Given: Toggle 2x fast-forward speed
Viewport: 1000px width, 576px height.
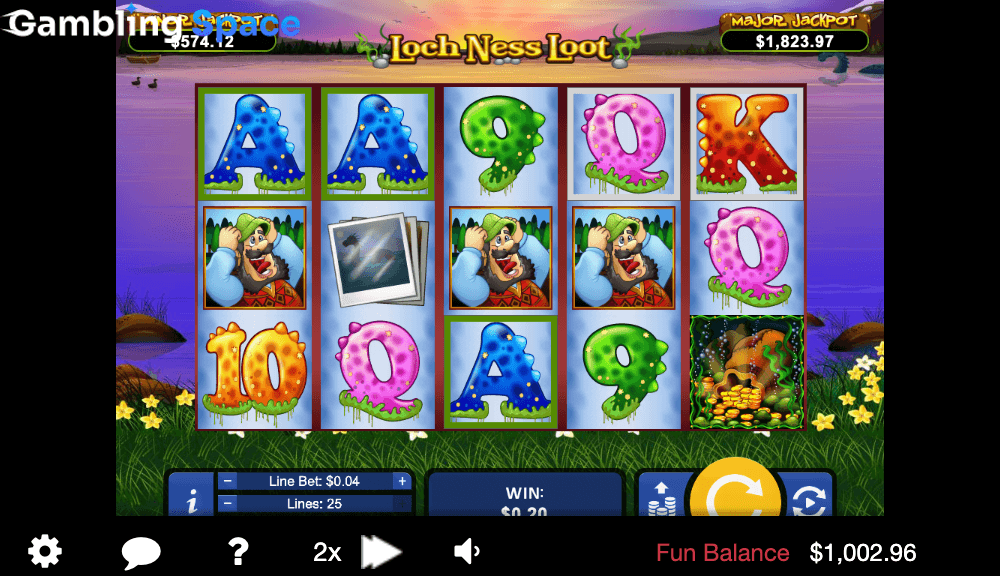Looking at the screenshot, I should tap(357, 552).
